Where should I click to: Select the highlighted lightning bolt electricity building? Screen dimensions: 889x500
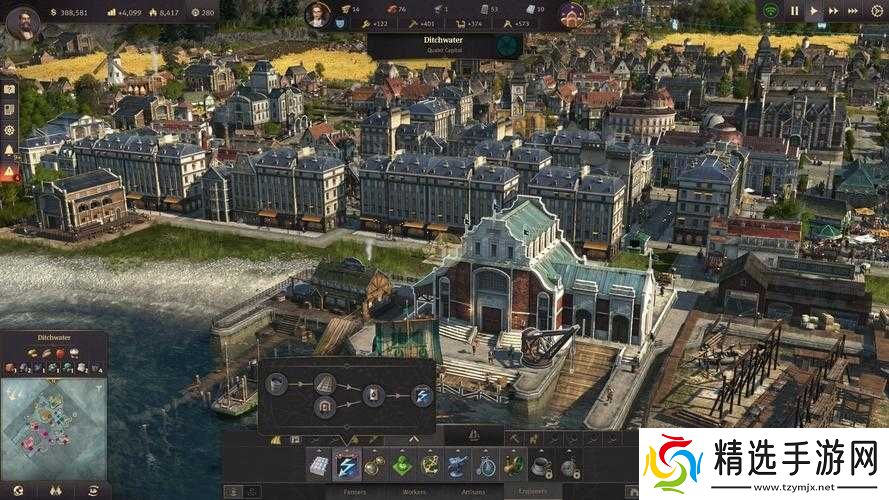click(346, 465)
